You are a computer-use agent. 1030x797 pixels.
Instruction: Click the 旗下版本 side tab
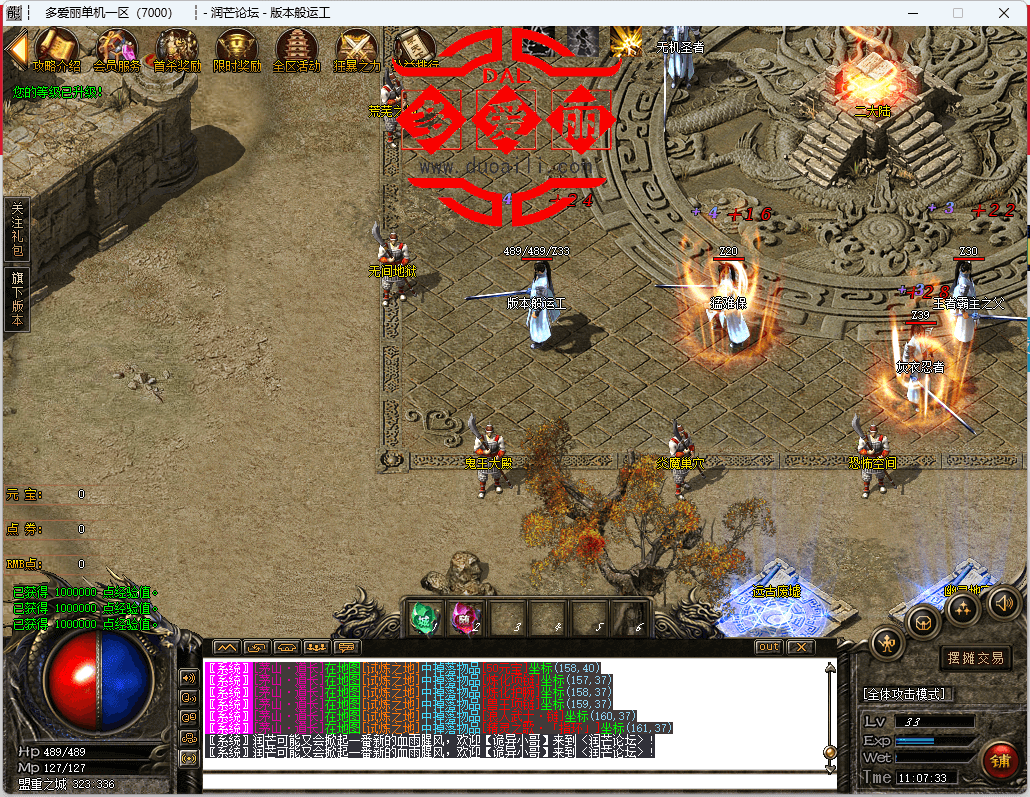click(x=17, y=297)
